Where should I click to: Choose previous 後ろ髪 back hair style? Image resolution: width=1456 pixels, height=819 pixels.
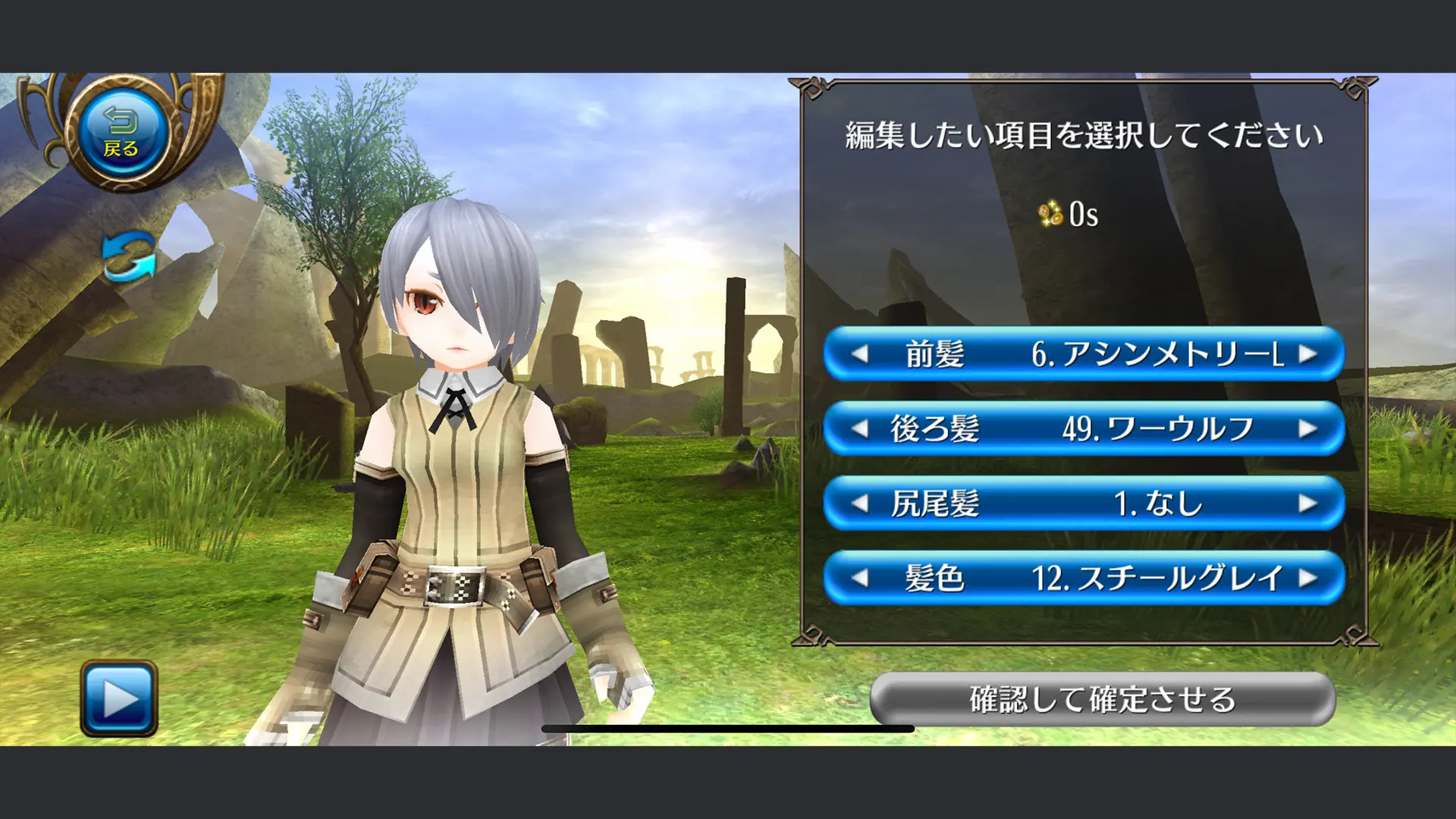860,429
